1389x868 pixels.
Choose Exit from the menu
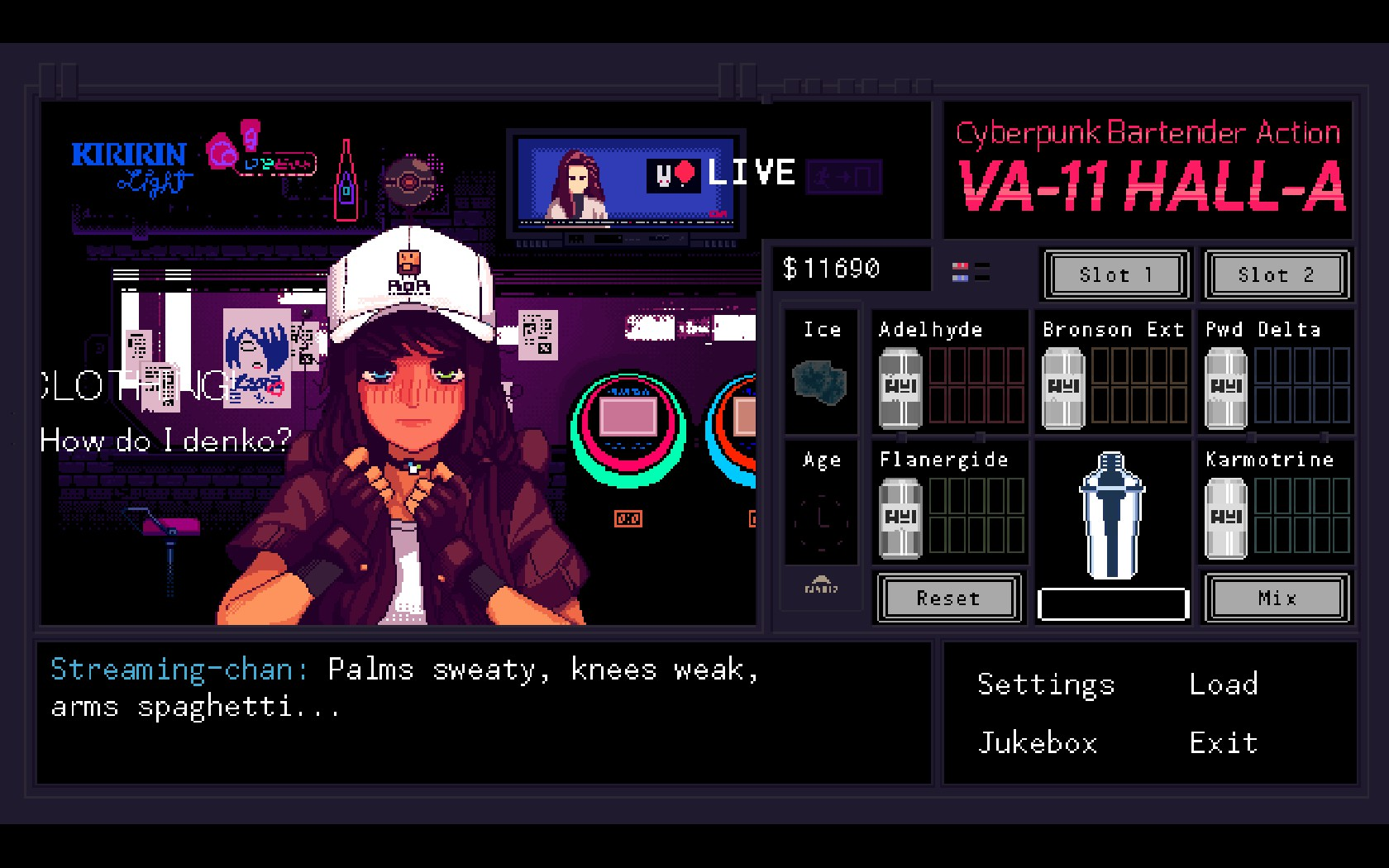(x=1224, y=743)
